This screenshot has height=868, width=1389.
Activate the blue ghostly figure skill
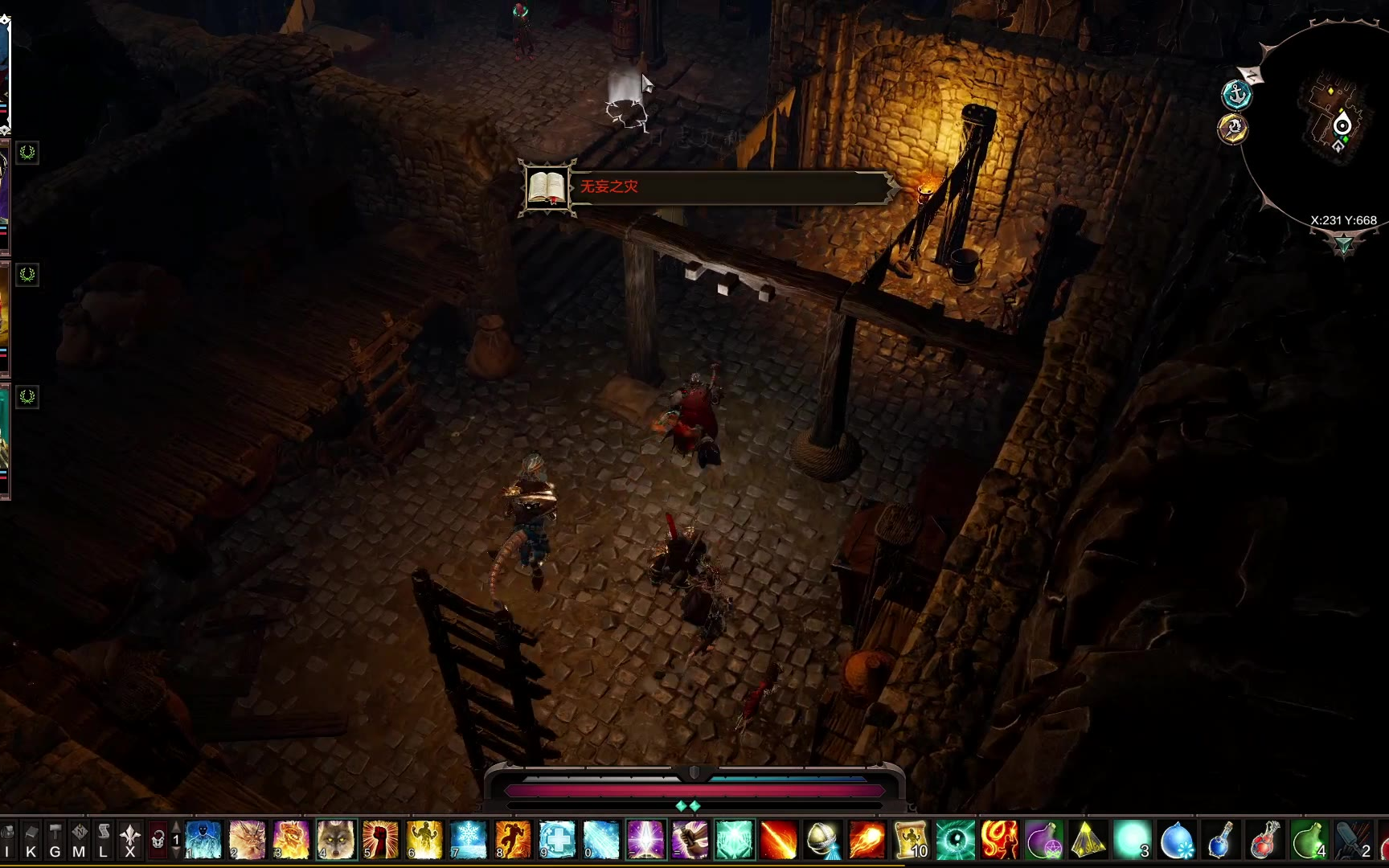(203, 840)
